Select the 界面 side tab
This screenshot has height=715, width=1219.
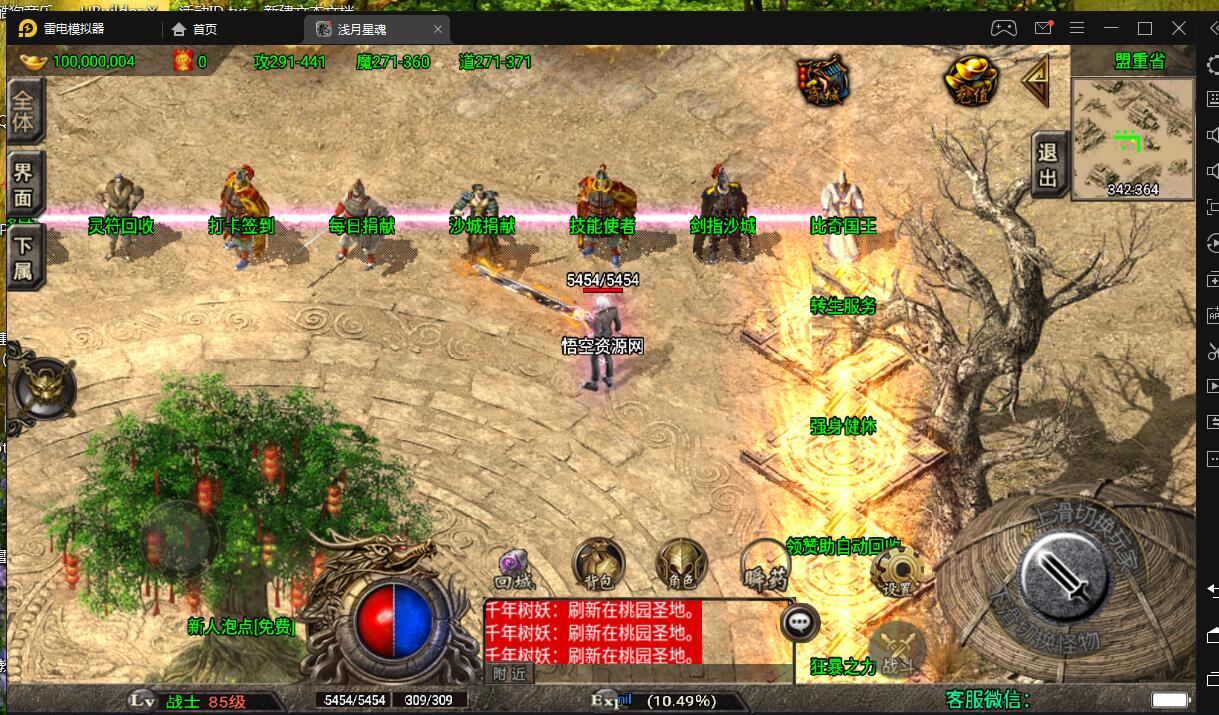[23, 185]
